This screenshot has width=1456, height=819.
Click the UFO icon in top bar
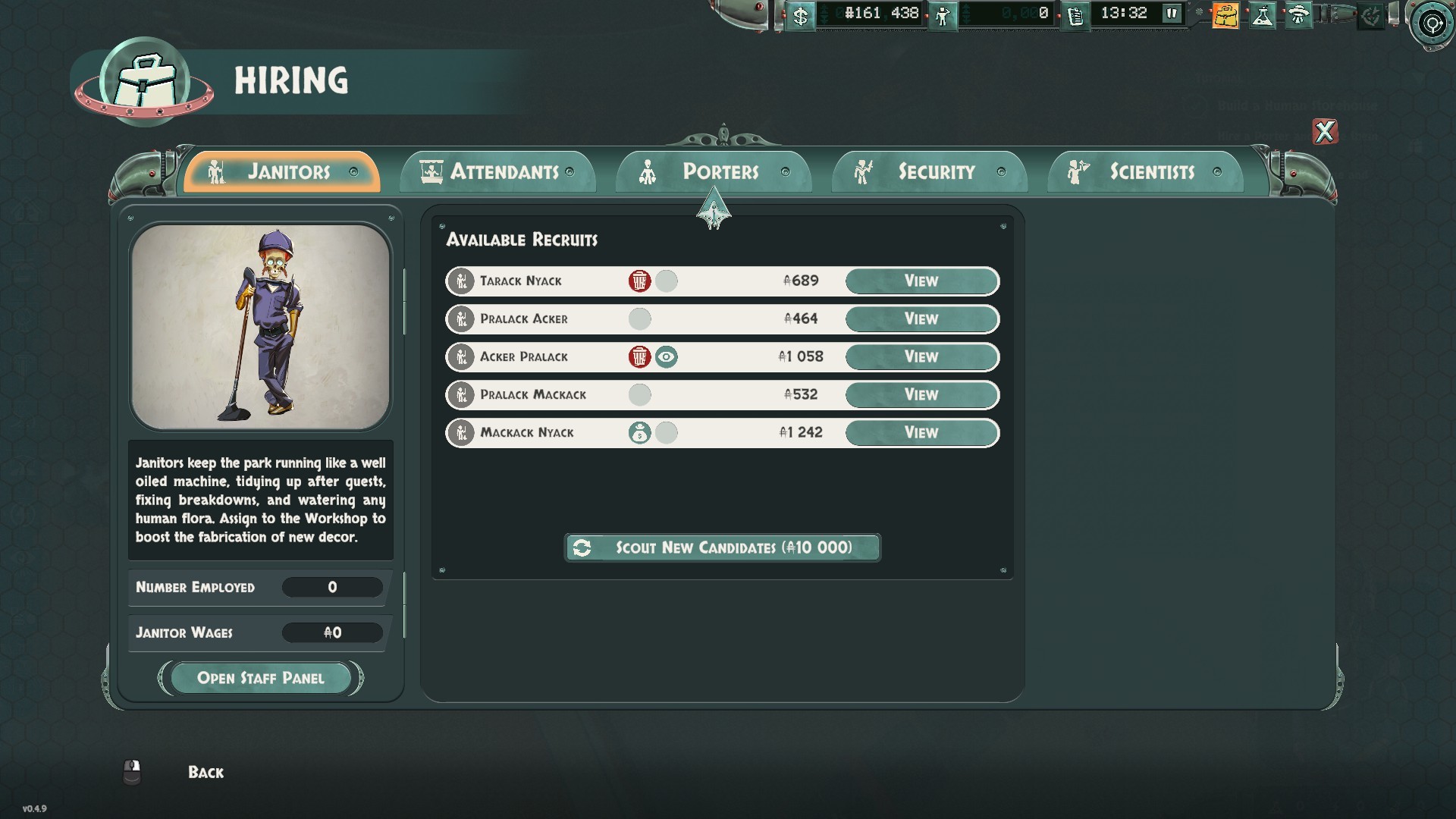point(1298,15)
